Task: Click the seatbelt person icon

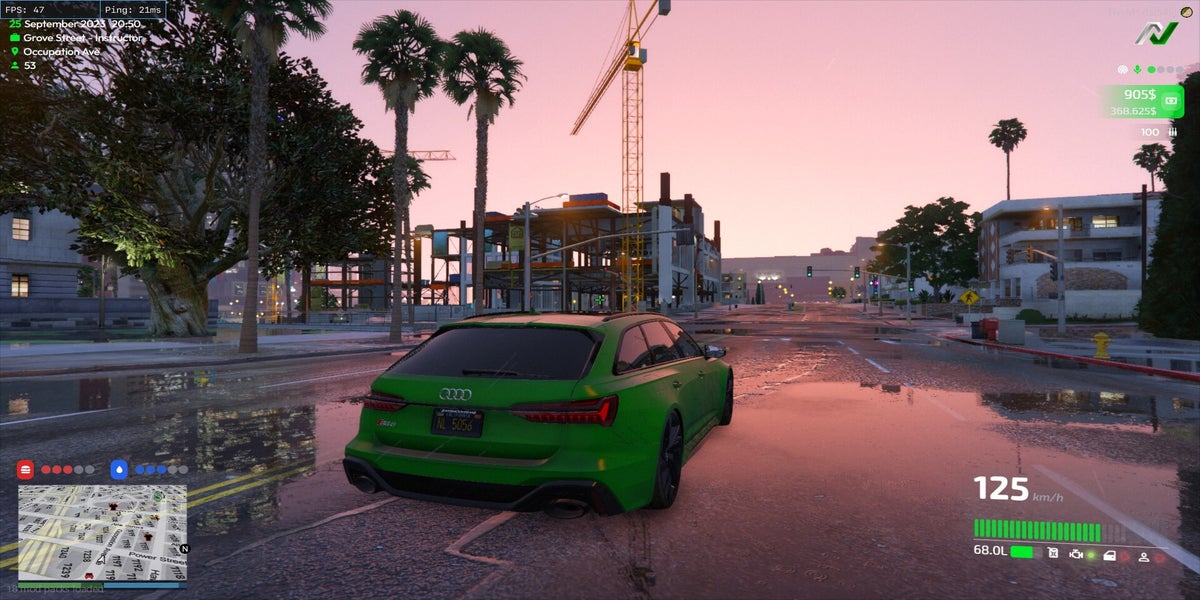Action: pos(1142,554)
